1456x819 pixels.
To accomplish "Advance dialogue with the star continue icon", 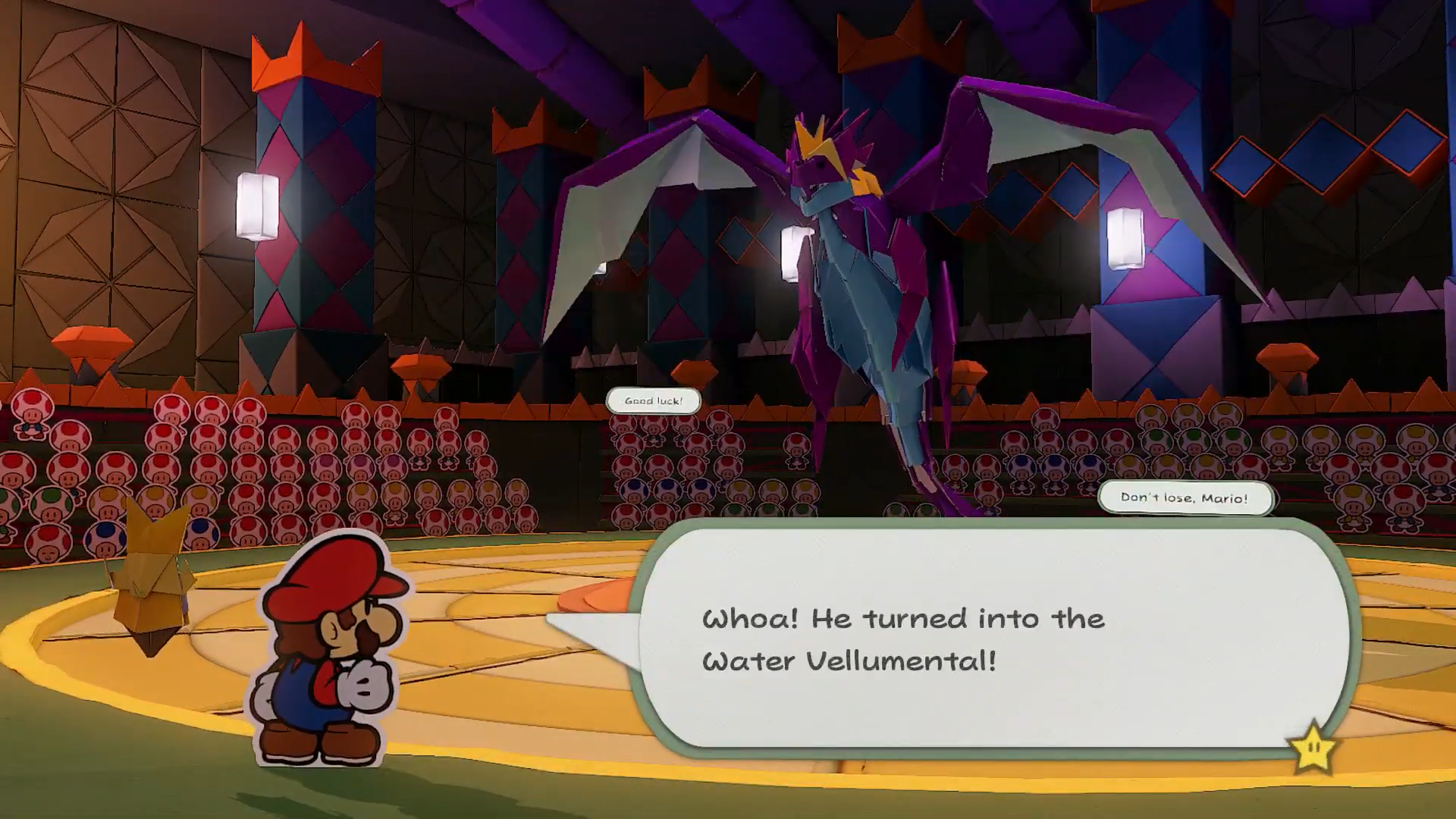I will tap(1314, 748).
